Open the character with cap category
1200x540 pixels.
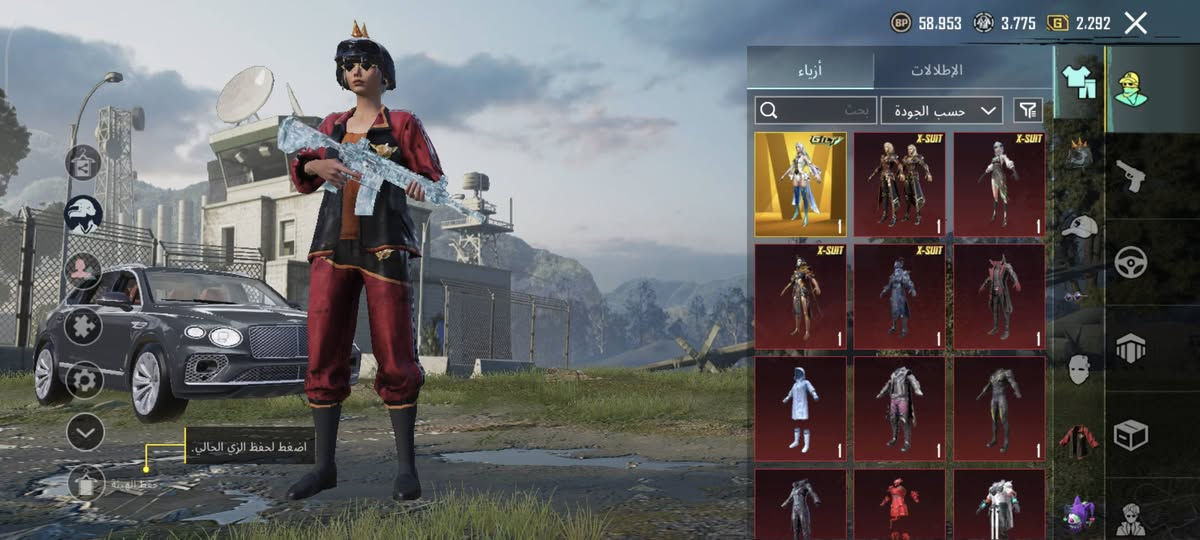(1131, 88)
